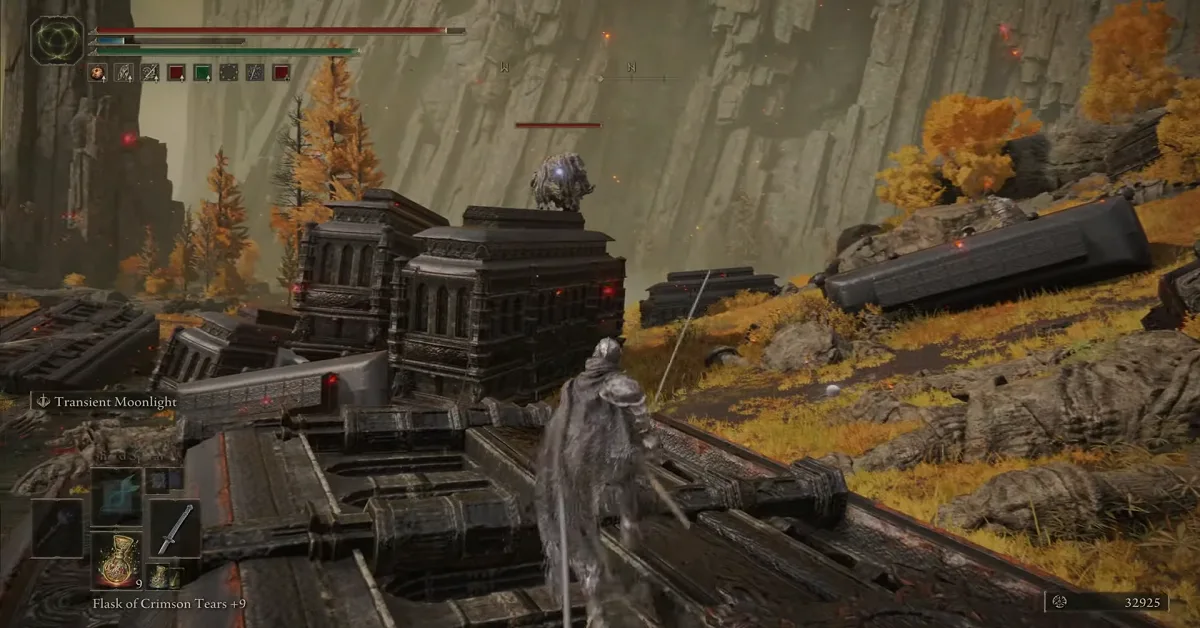Click the dotted ring status effect icon
1200x628 pixels.
click(x=229, y=72)
